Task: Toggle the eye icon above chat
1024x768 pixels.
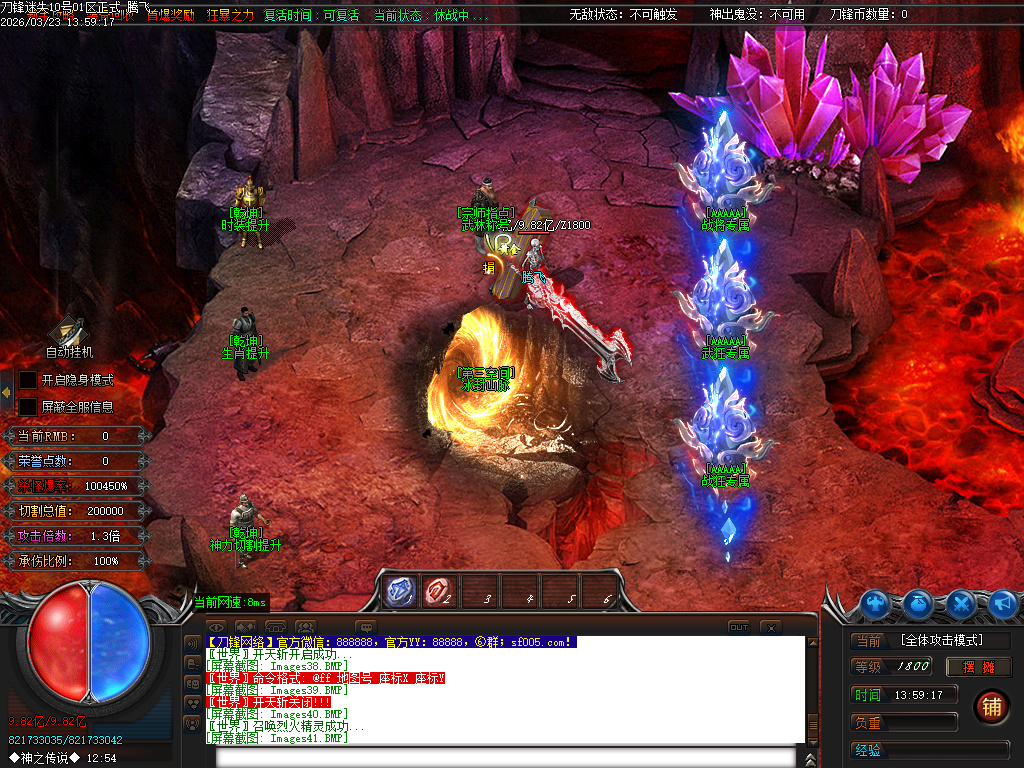Action: tap(216, 627)
